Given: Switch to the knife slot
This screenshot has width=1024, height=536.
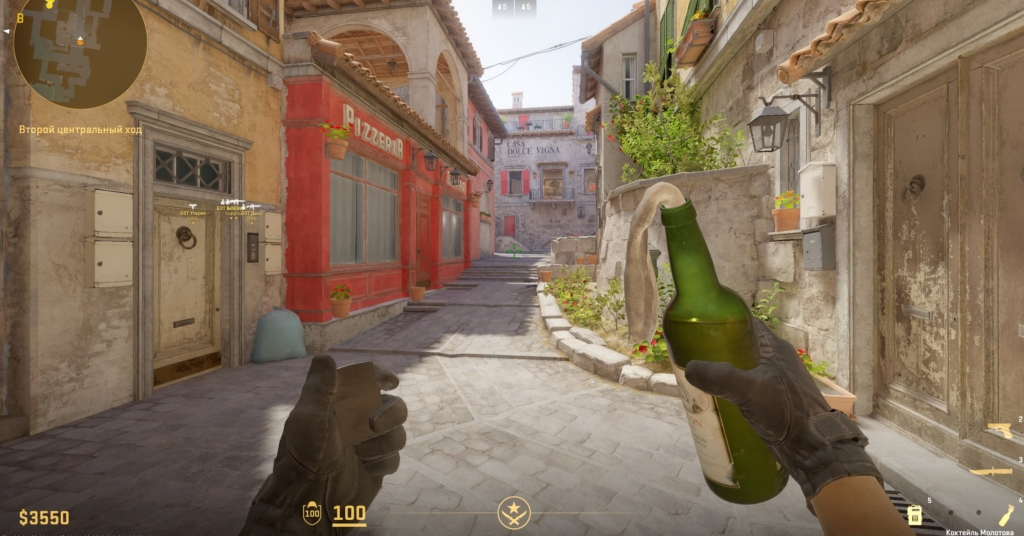Looking at the screenshot, I should pyautogui.click(x=992, y=471).
